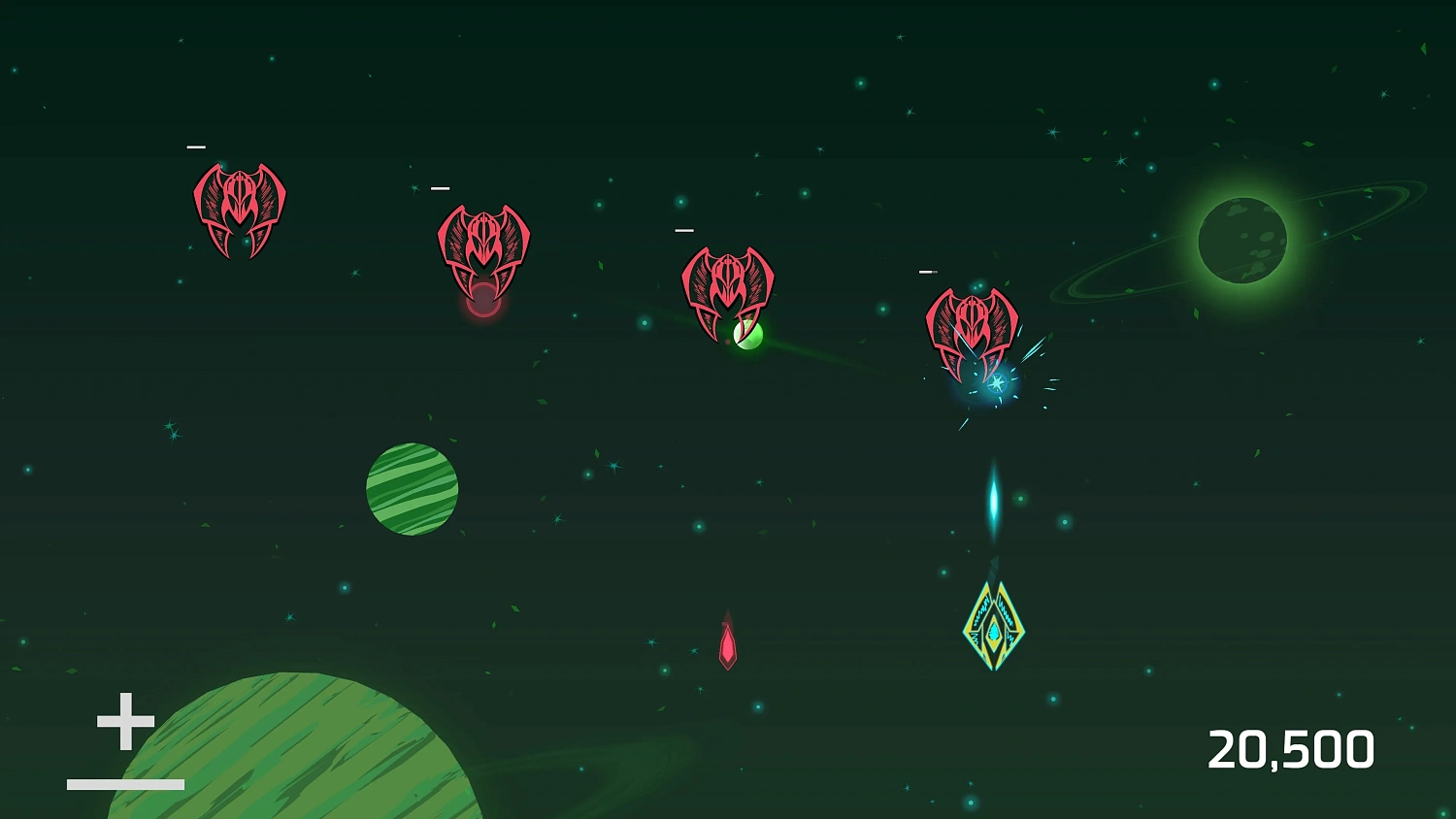Click the second red enemy ship from left

coord(483,241)
